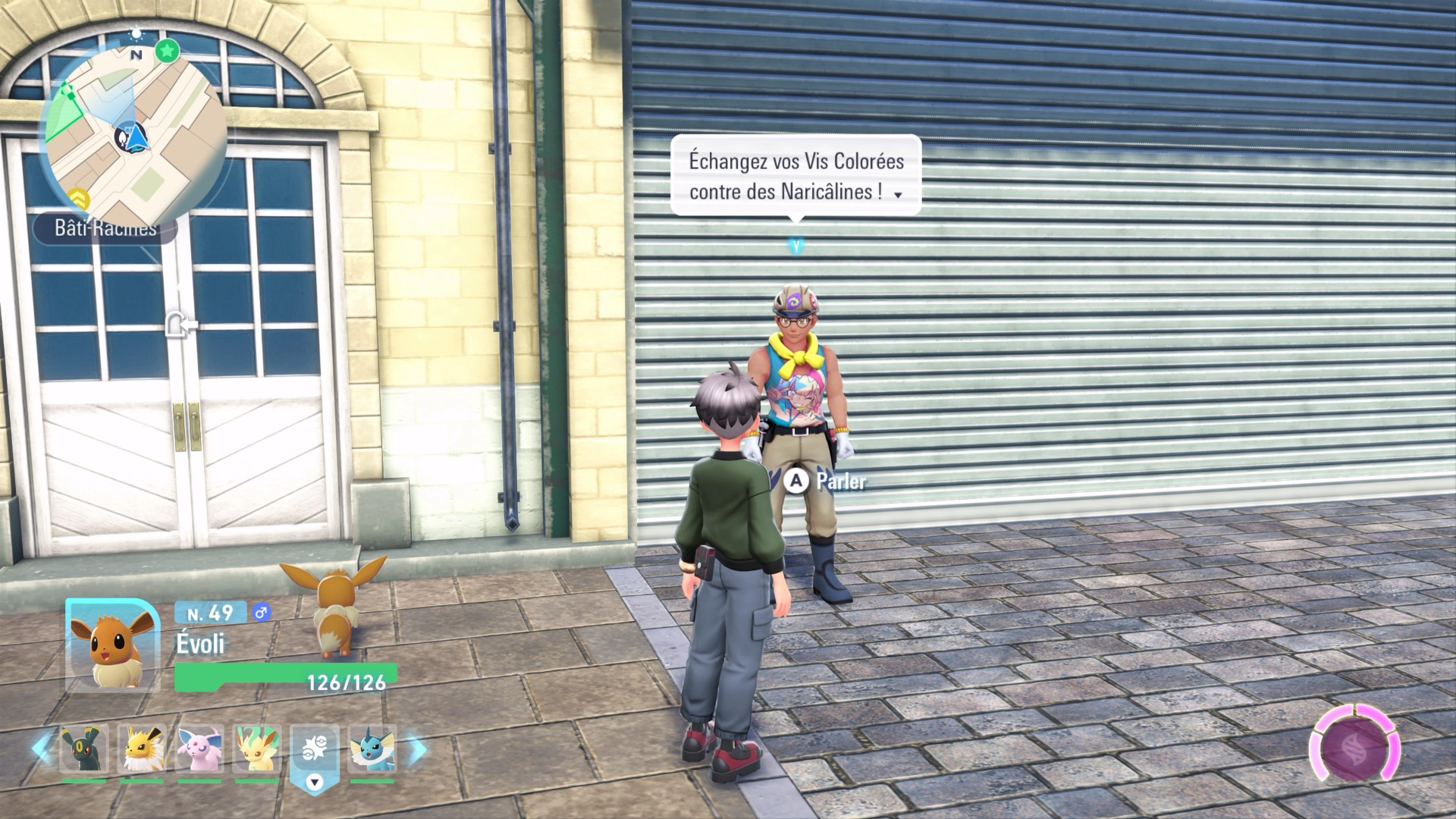Select the yellow chevron marker on minimap
Image resolution: width=1456 pixels, height=819 pixels.
(x=79, y=199)
